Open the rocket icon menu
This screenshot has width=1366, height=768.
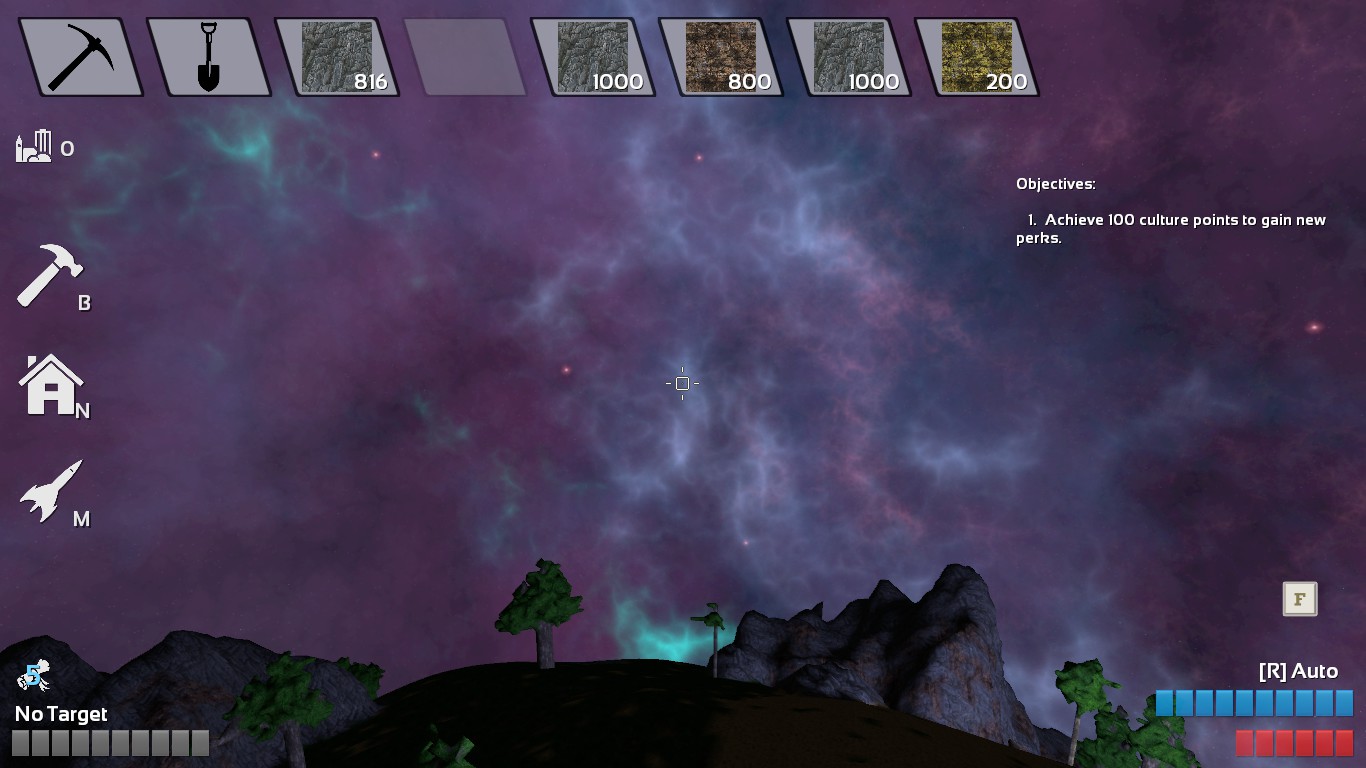click(51, 491)
